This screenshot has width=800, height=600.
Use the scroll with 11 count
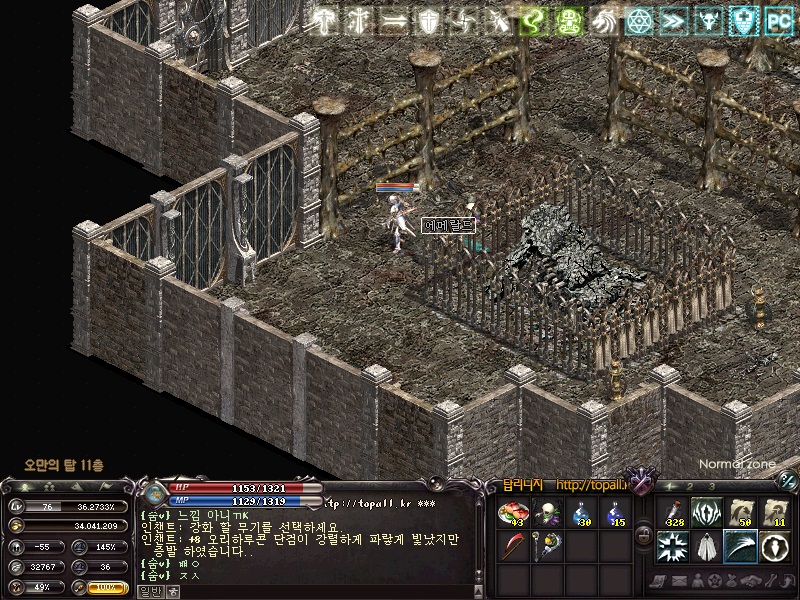tap(774, 513)
